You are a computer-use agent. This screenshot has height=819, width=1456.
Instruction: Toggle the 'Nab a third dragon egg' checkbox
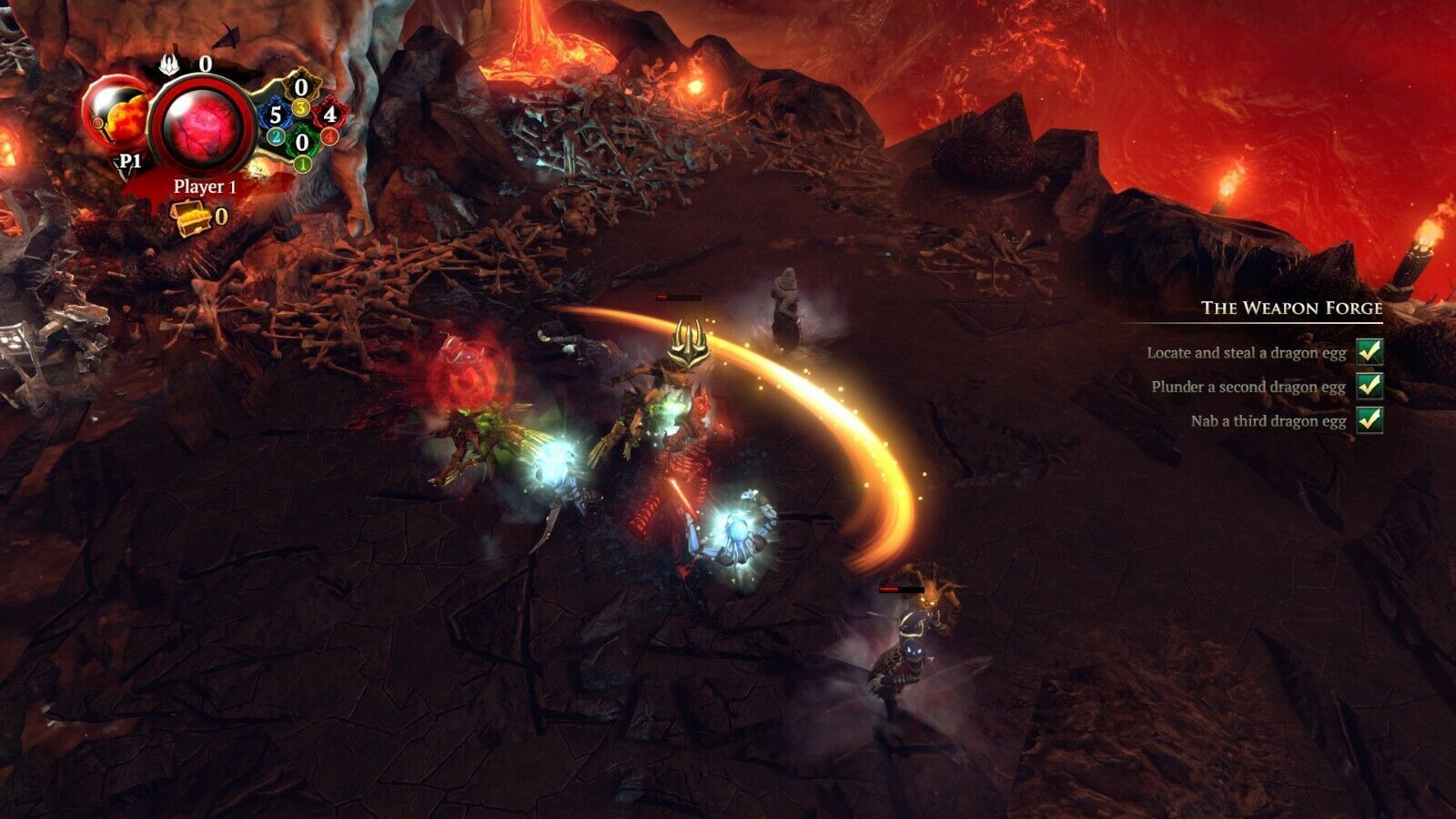coord(1369,420)
